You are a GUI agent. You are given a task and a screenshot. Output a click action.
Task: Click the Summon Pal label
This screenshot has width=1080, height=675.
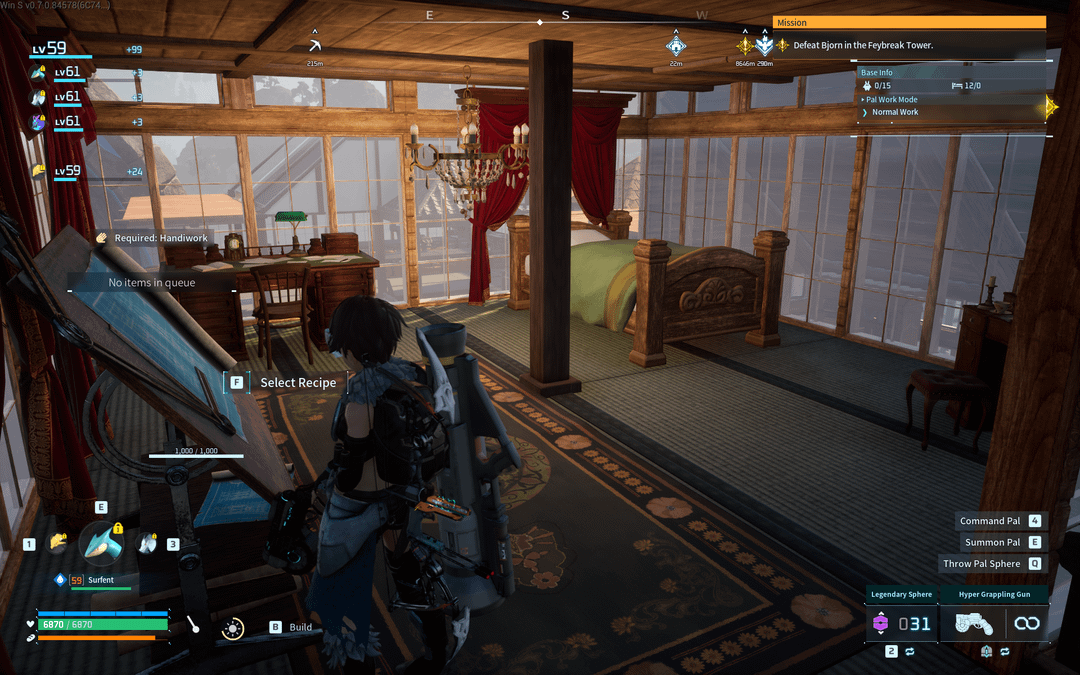[x=992, y=542]
